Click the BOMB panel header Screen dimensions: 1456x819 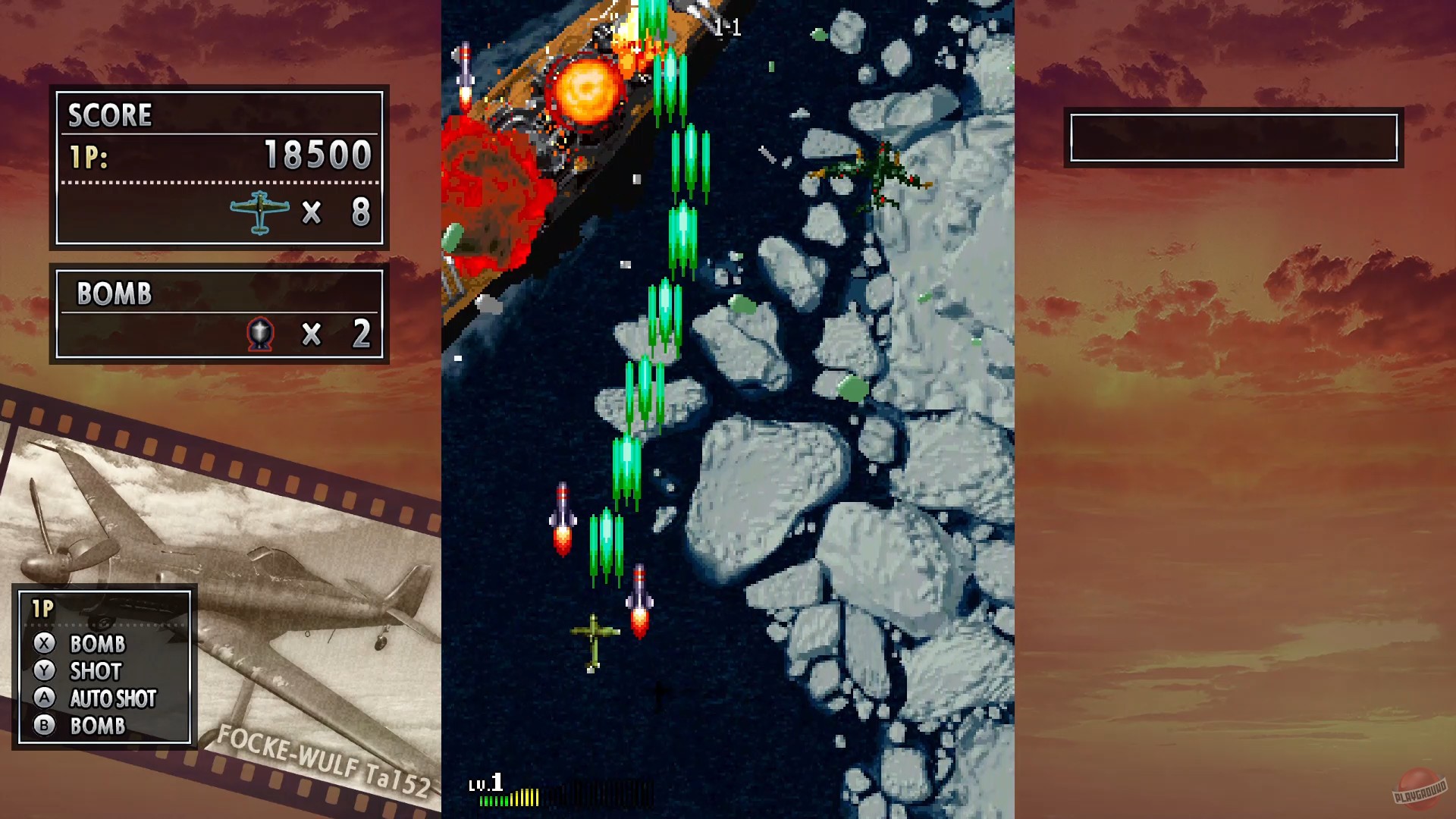pyautogui.click(x=114, y=294)
